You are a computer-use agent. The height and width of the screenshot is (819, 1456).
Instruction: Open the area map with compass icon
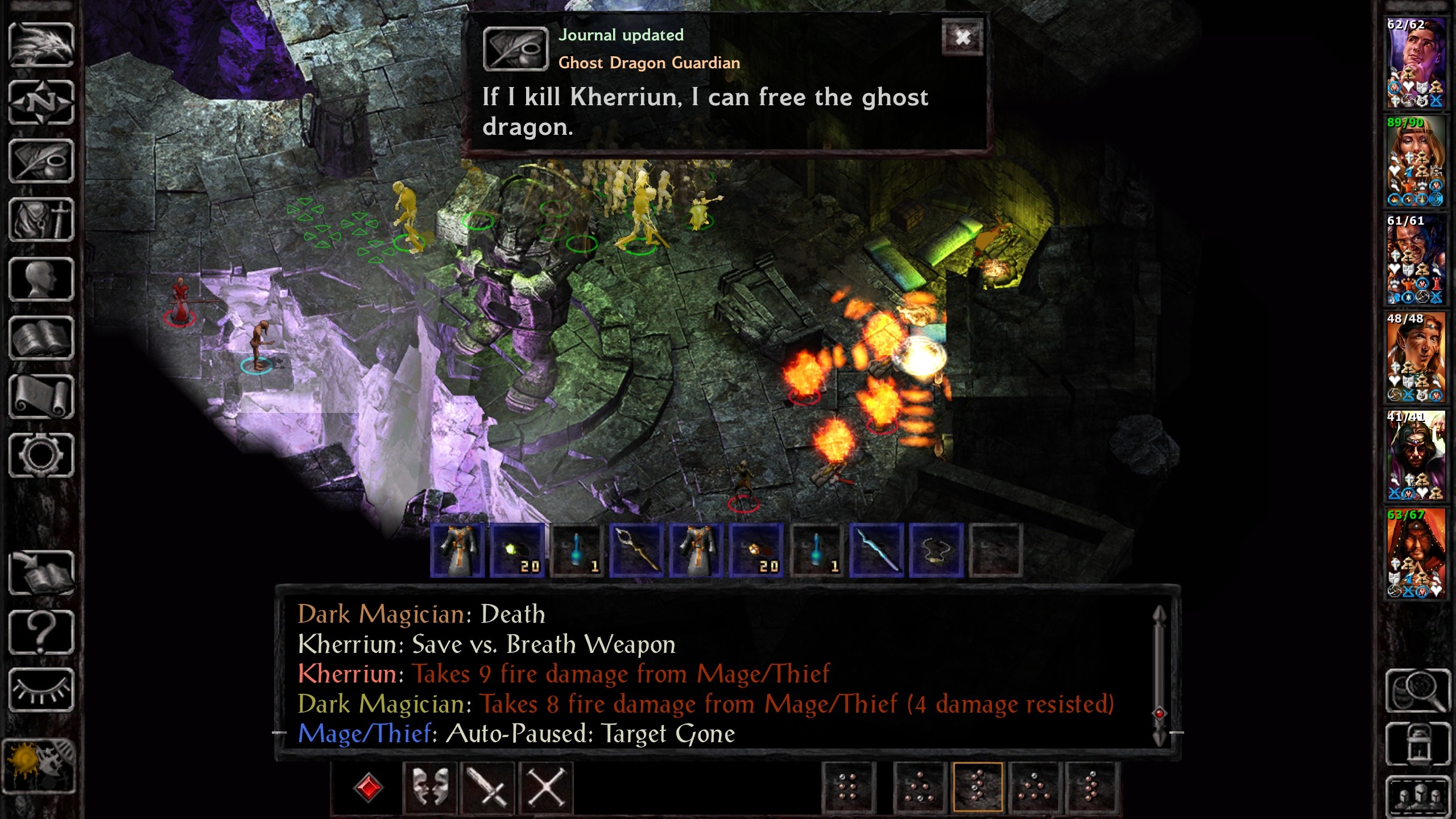click(41, 103)
